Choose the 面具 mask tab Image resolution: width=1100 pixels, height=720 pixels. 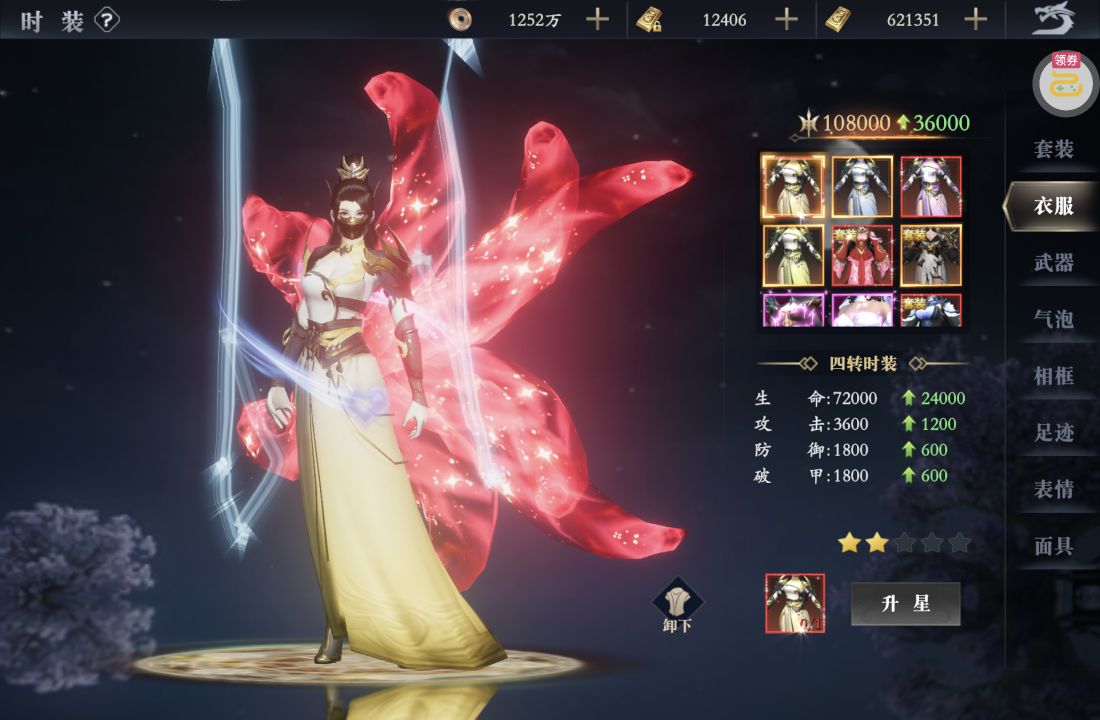[x=1053, y=547]
